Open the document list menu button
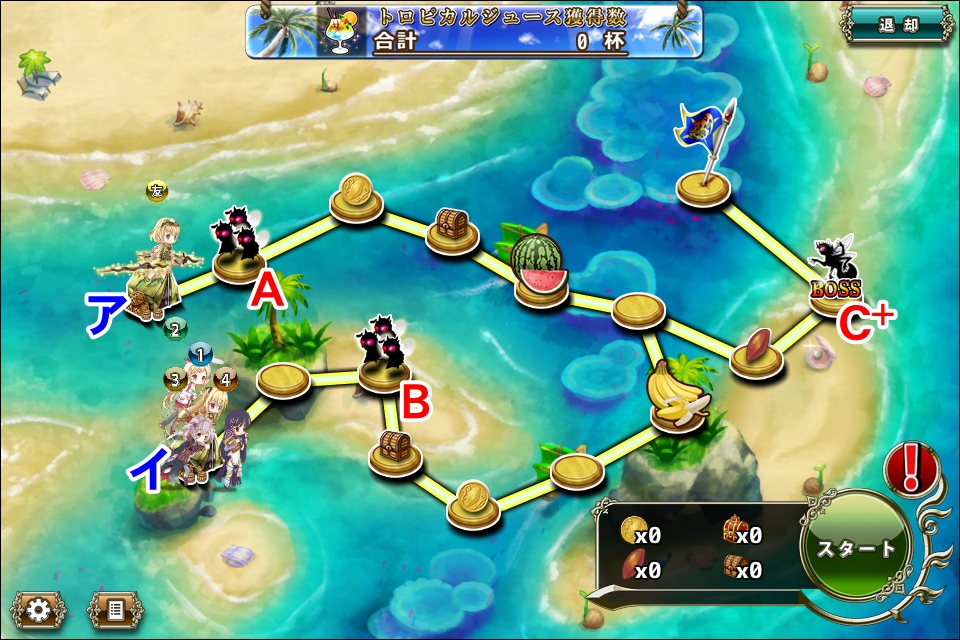This screenshot has height=640, width=960. 115,608
